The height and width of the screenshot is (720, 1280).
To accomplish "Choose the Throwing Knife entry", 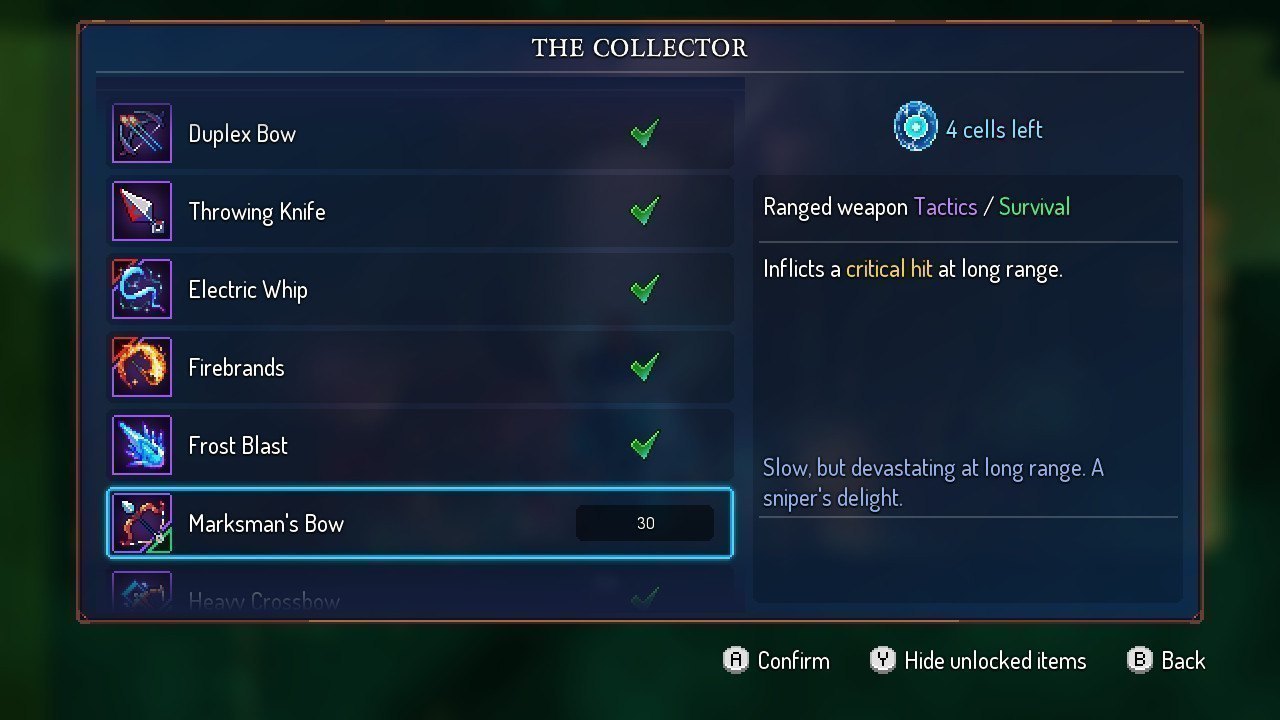I will [420, 212].
